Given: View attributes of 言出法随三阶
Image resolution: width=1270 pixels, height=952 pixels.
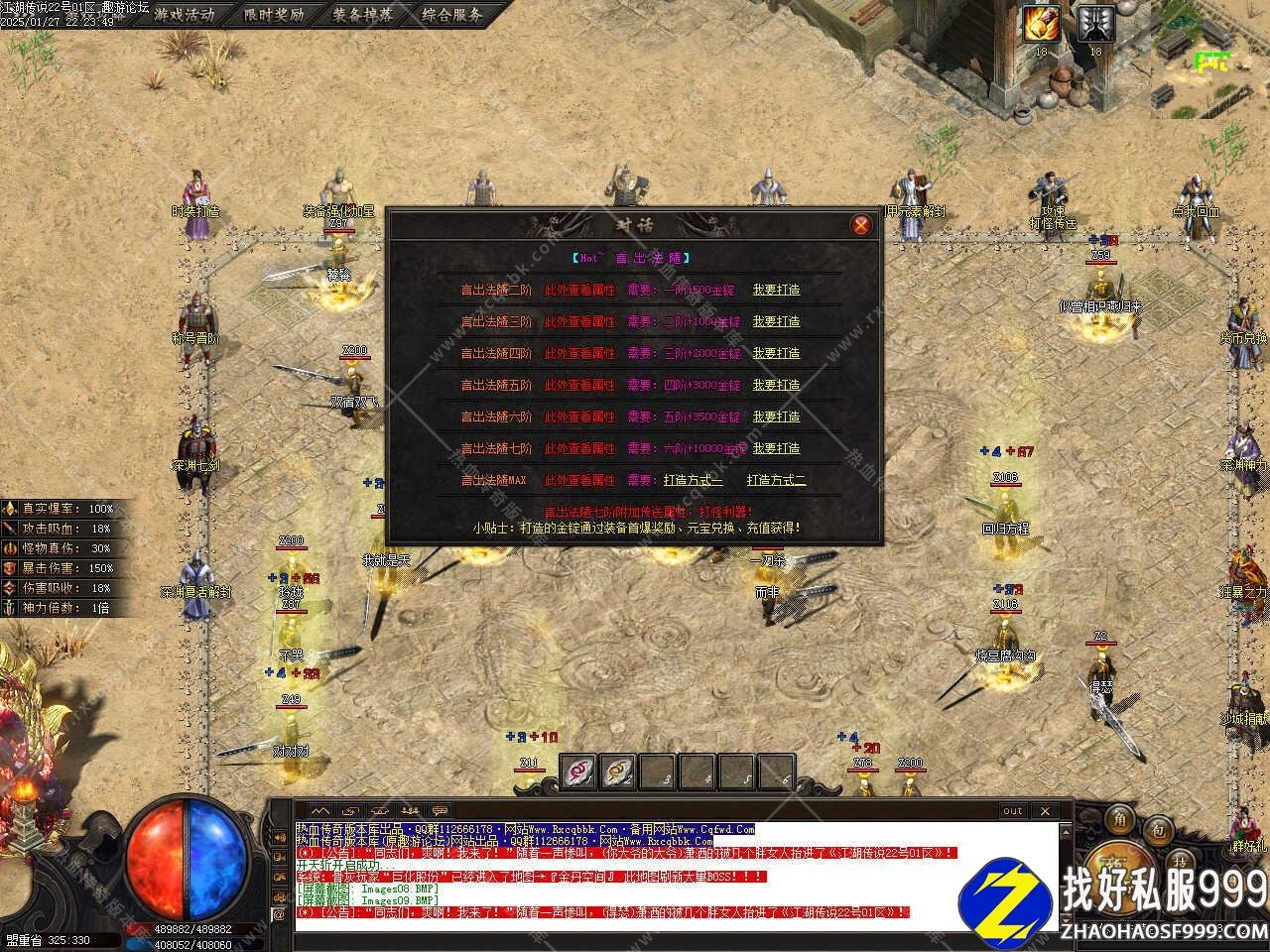Looking at the screenshot, I should click(x=579, y=322).
